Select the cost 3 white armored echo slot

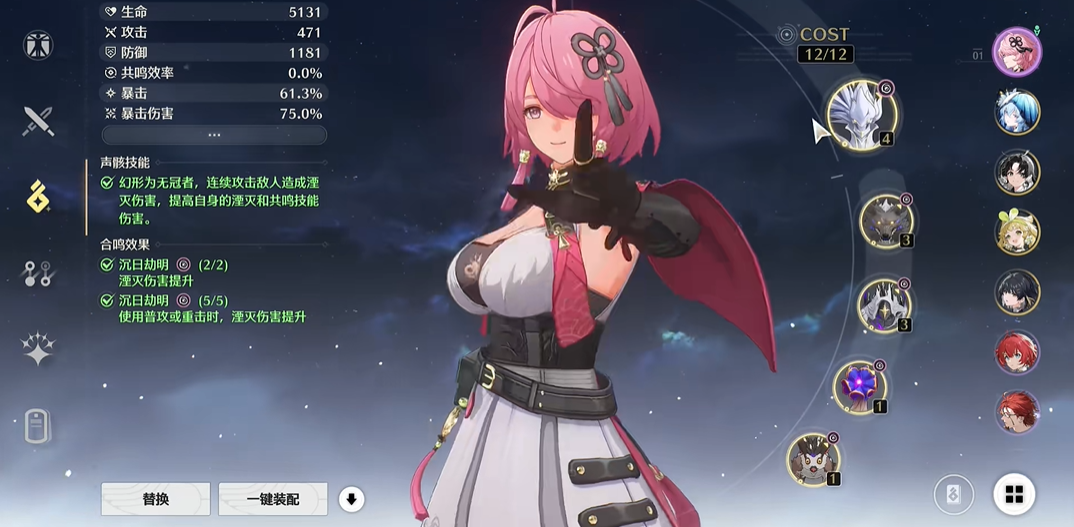pos(884,304)
